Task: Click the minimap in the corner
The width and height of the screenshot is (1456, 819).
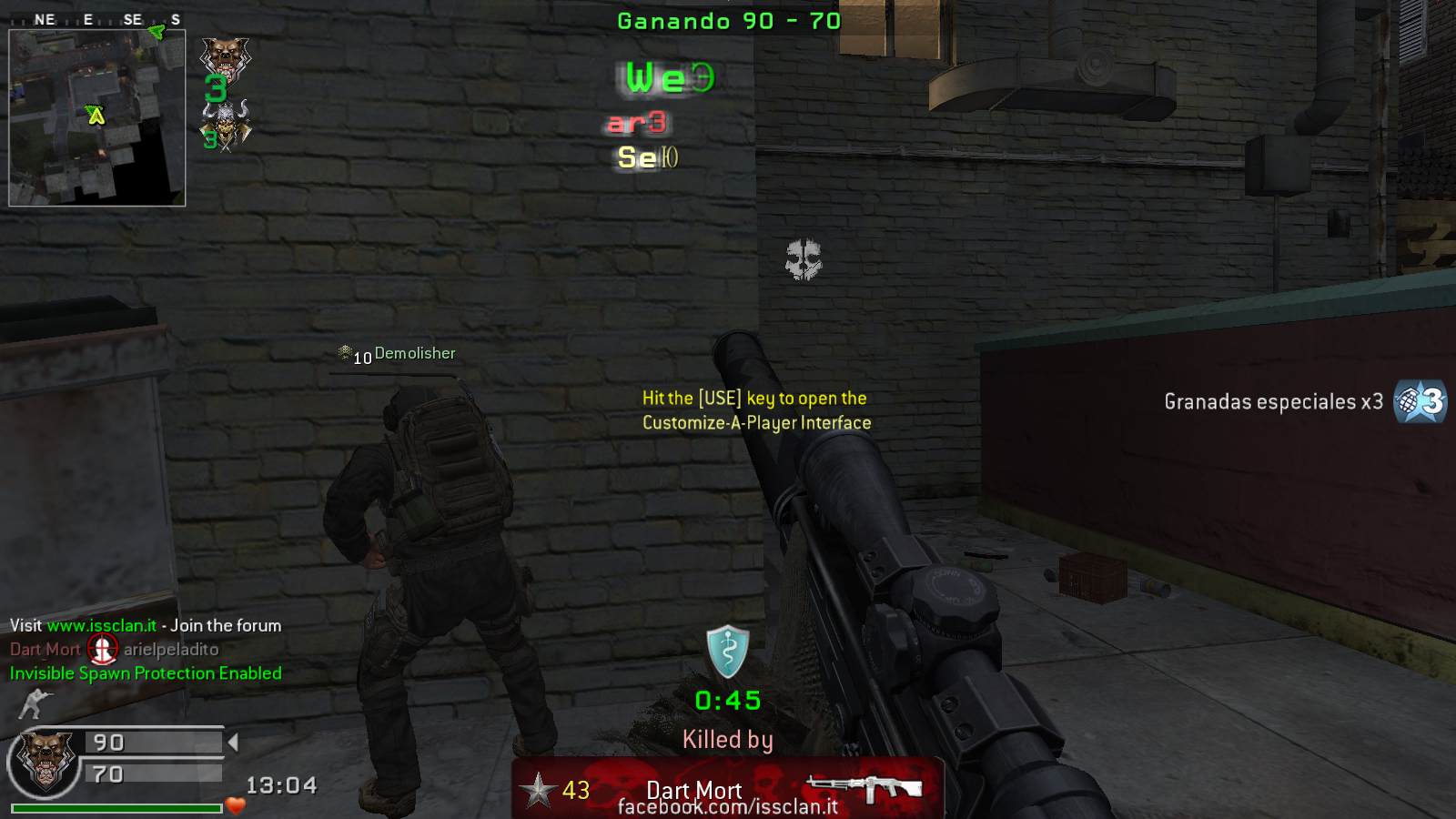Action: (96, 117)
